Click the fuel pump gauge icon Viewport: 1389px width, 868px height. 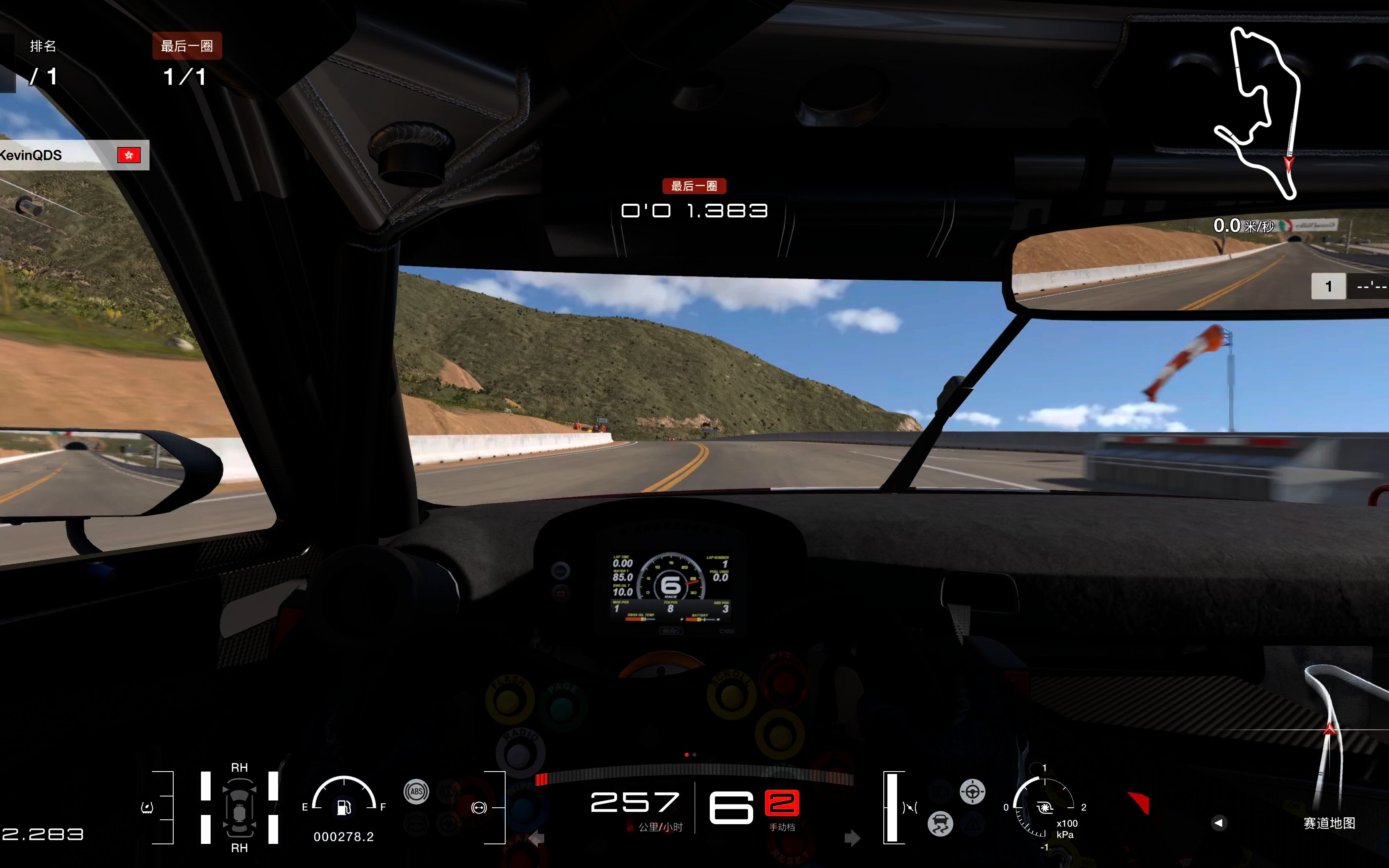click(x=344, y=807)
